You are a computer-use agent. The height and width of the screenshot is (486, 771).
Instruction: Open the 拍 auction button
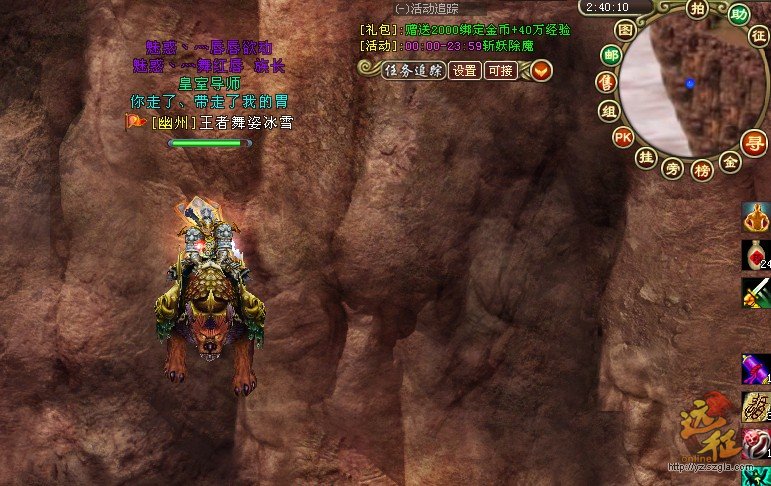point(699,10)
